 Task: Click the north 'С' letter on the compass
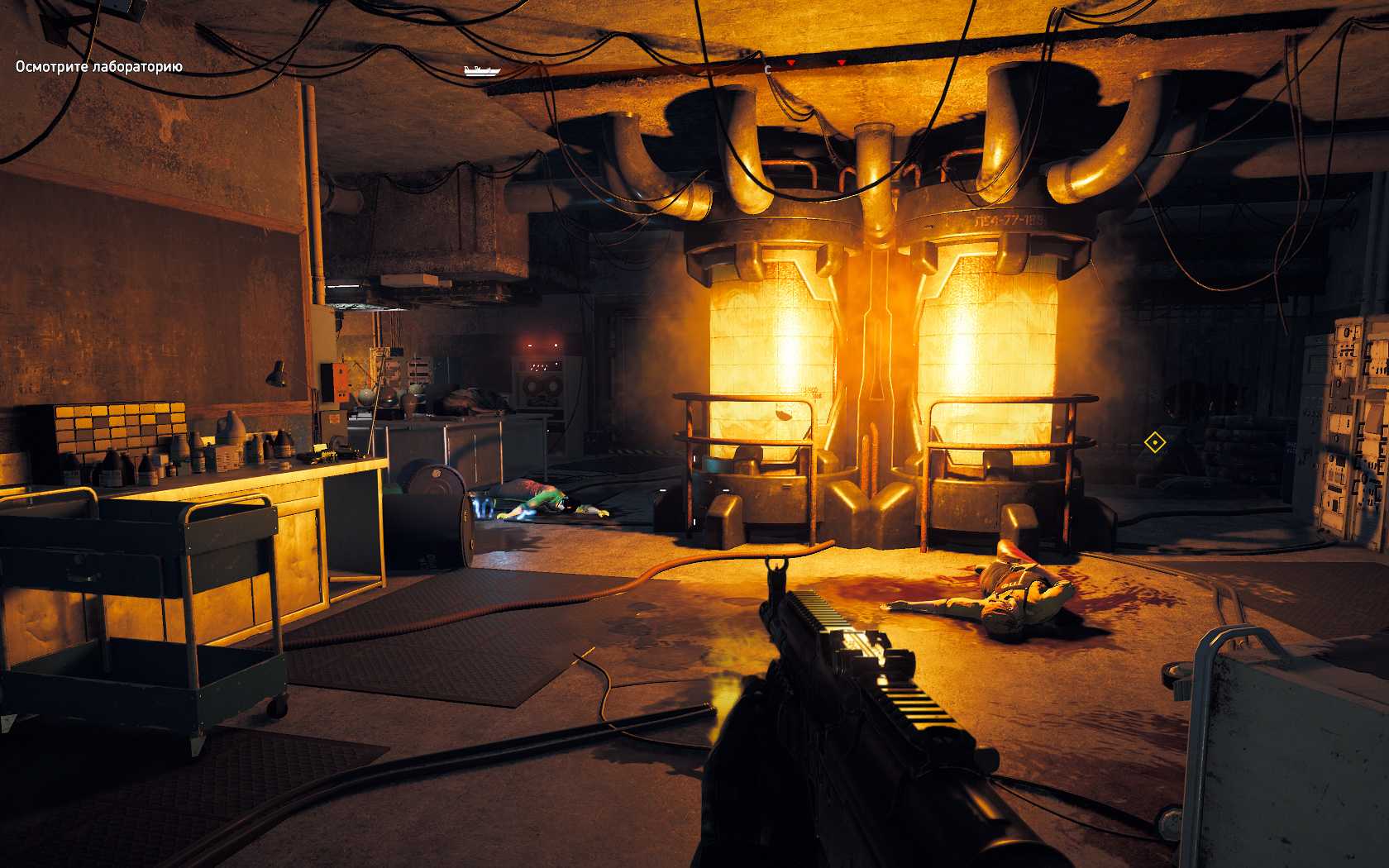point(768,70)
